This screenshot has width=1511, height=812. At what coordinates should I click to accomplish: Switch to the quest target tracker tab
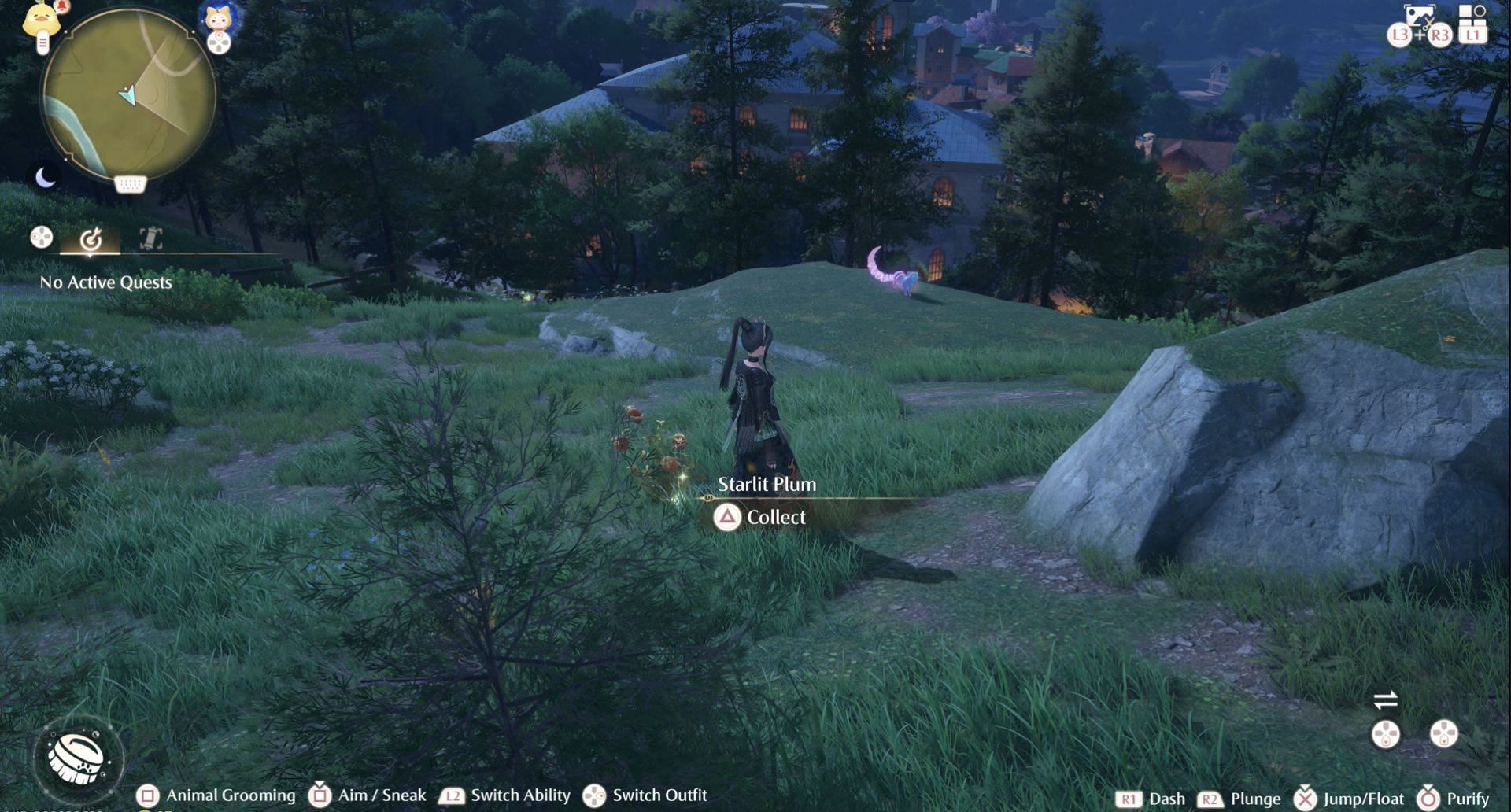coord(91,238)
